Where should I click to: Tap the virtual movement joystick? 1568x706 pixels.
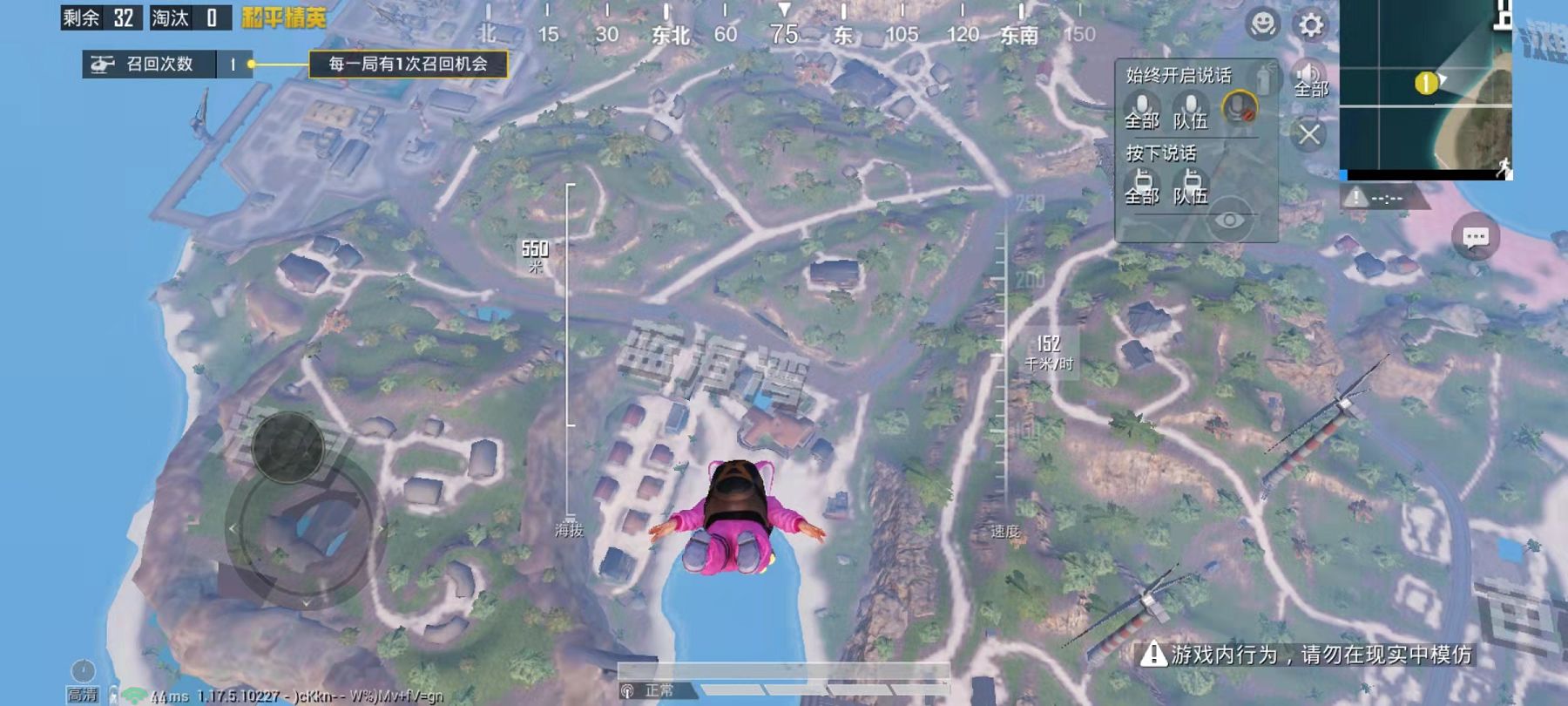[288, 447]
